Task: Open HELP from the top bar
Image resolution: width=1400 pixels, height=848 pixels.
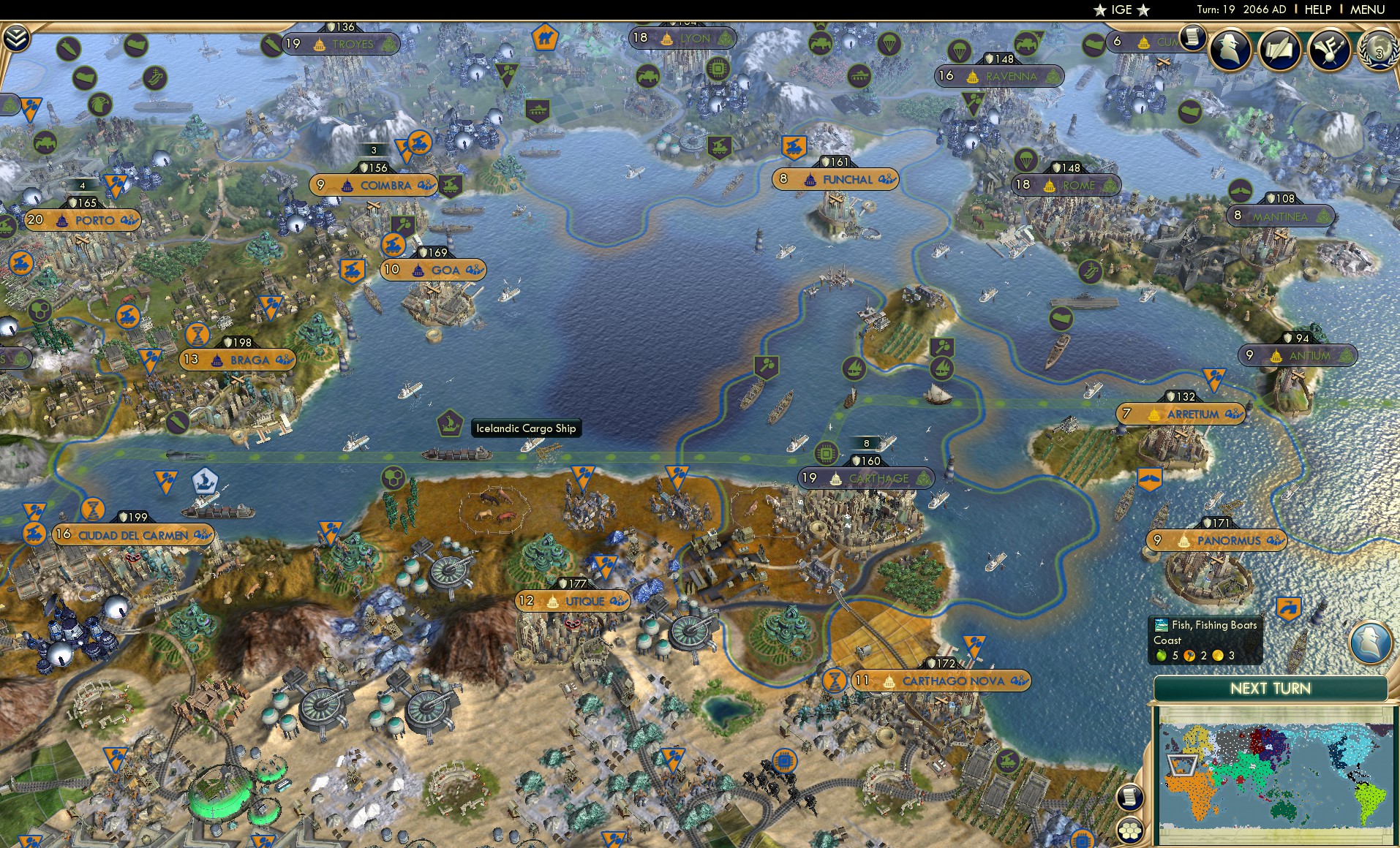Action: [1317, 10]
